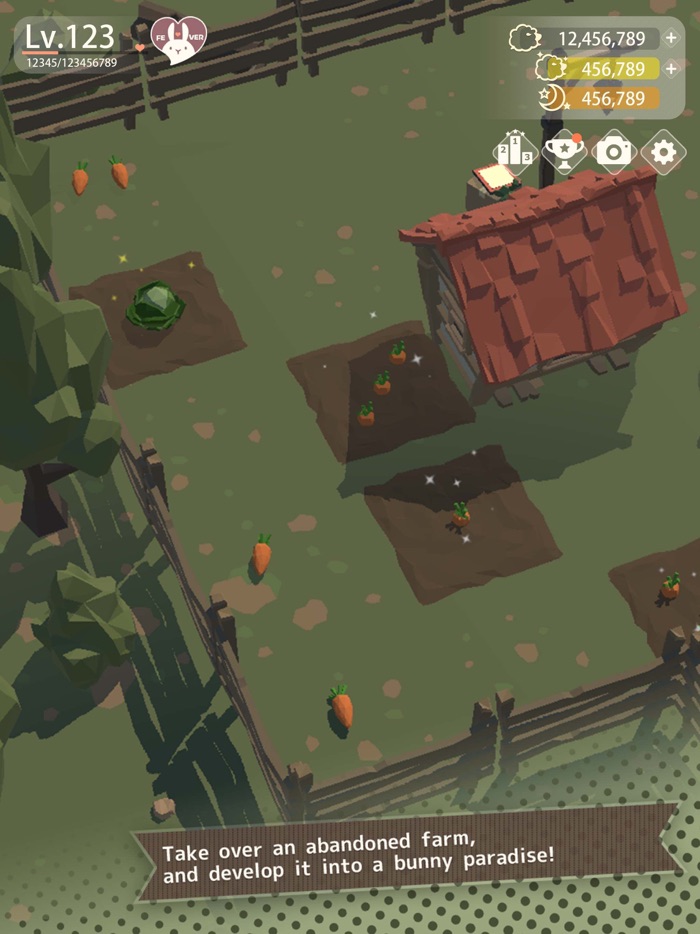
Task: Tap the Fever bunny heart icon
Action: point(178,40)
